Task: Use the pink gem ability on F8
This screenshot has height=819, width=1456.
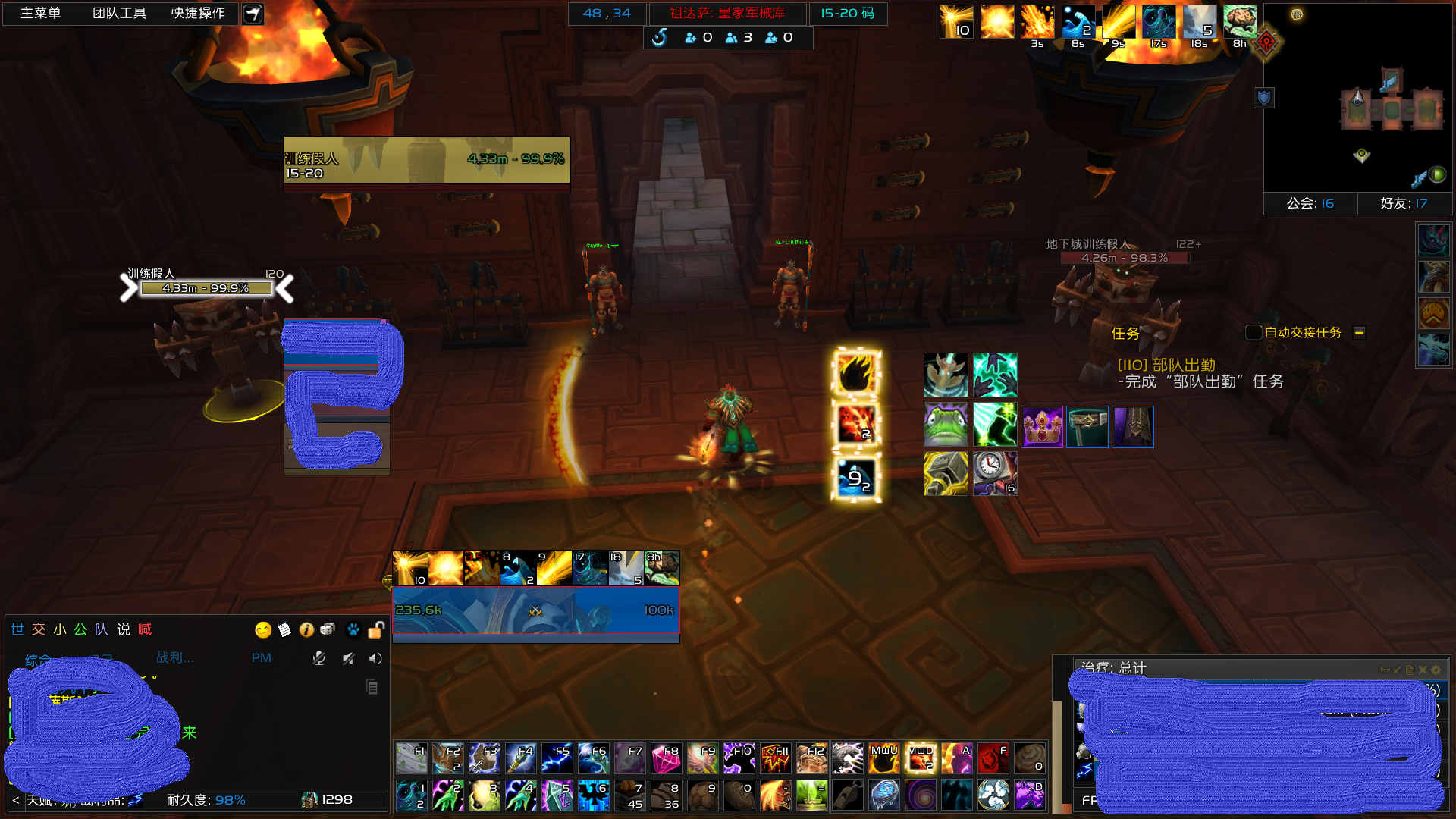Action: pos(666,758)
